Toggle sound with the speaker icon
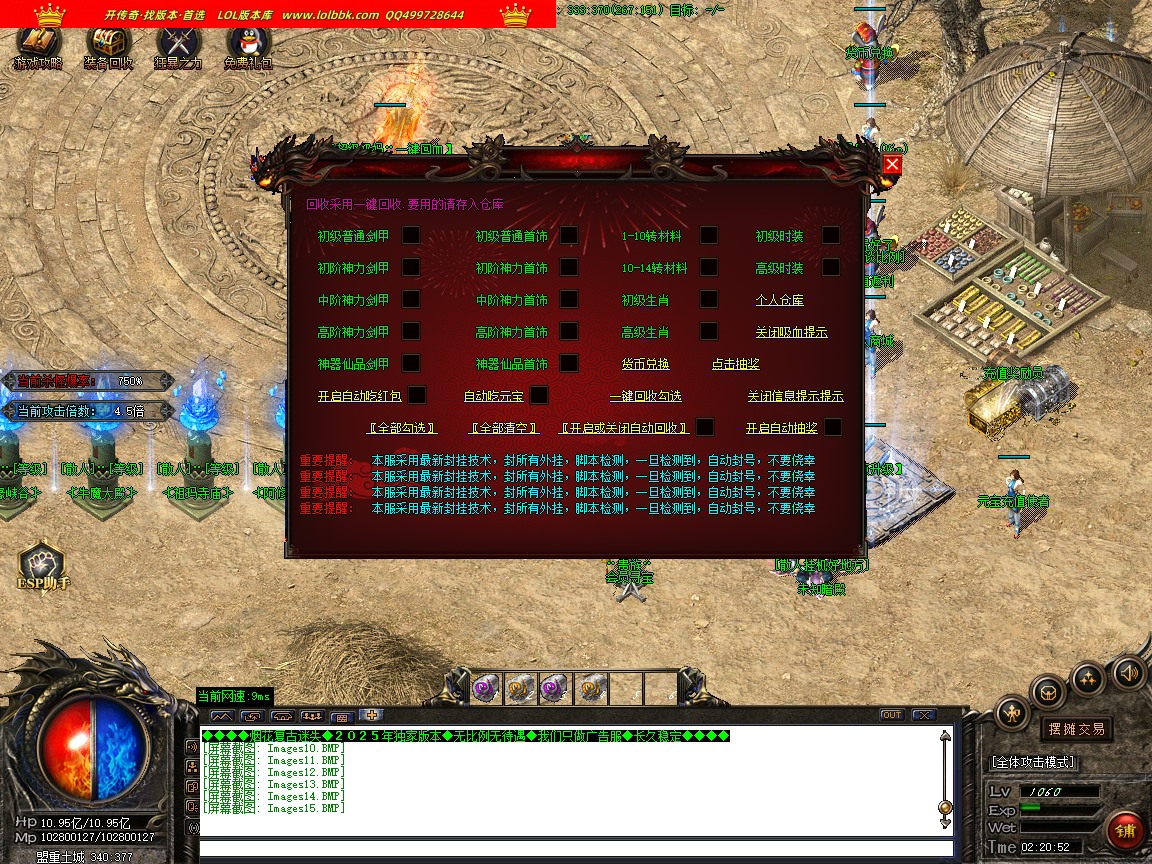This screenshot has height=864, width=1152. point(1128,671)
